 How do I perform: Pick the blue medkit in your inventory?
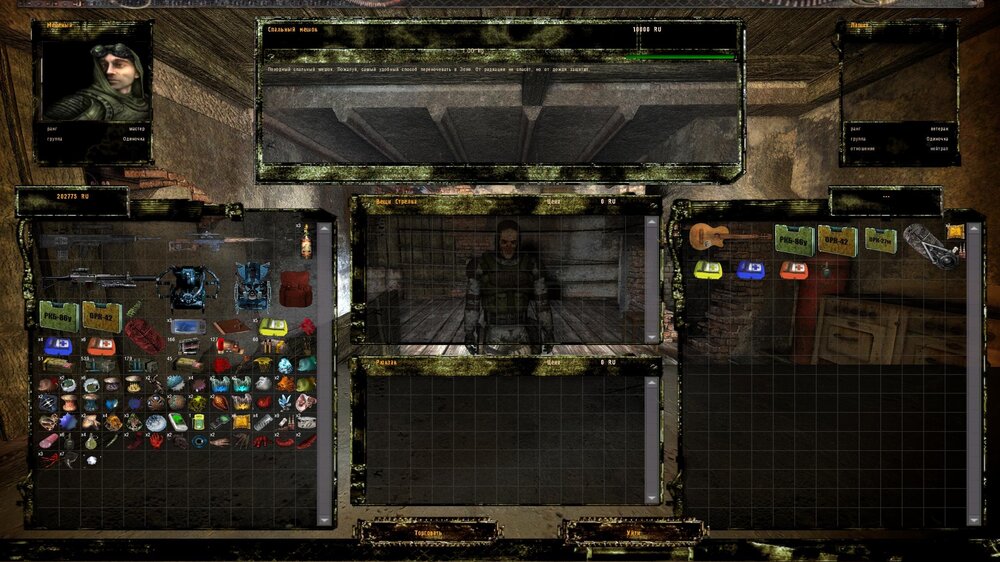click(57, 345)
